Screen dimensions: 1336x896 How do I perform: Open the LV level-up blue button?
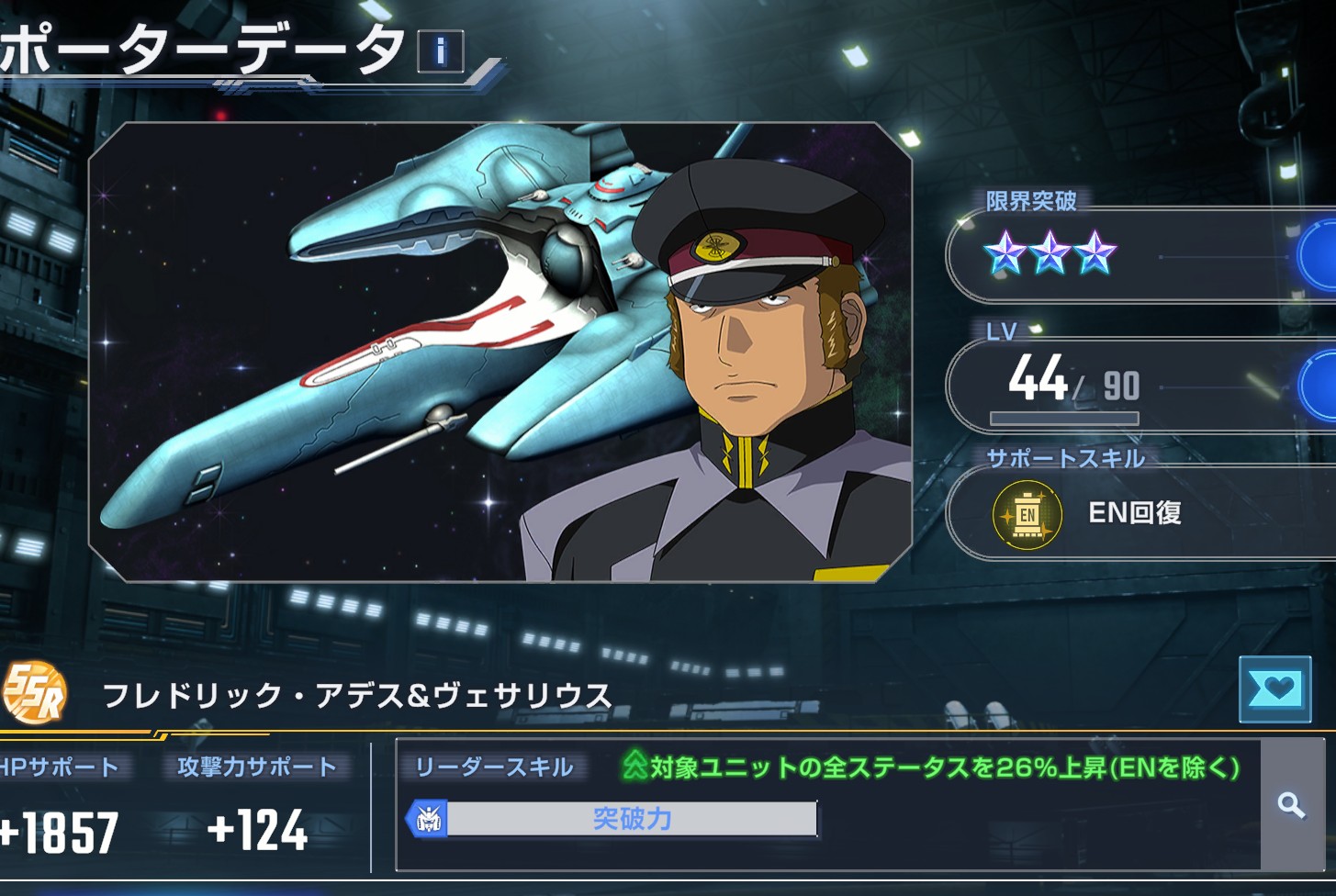click(x=1319, y=386)
